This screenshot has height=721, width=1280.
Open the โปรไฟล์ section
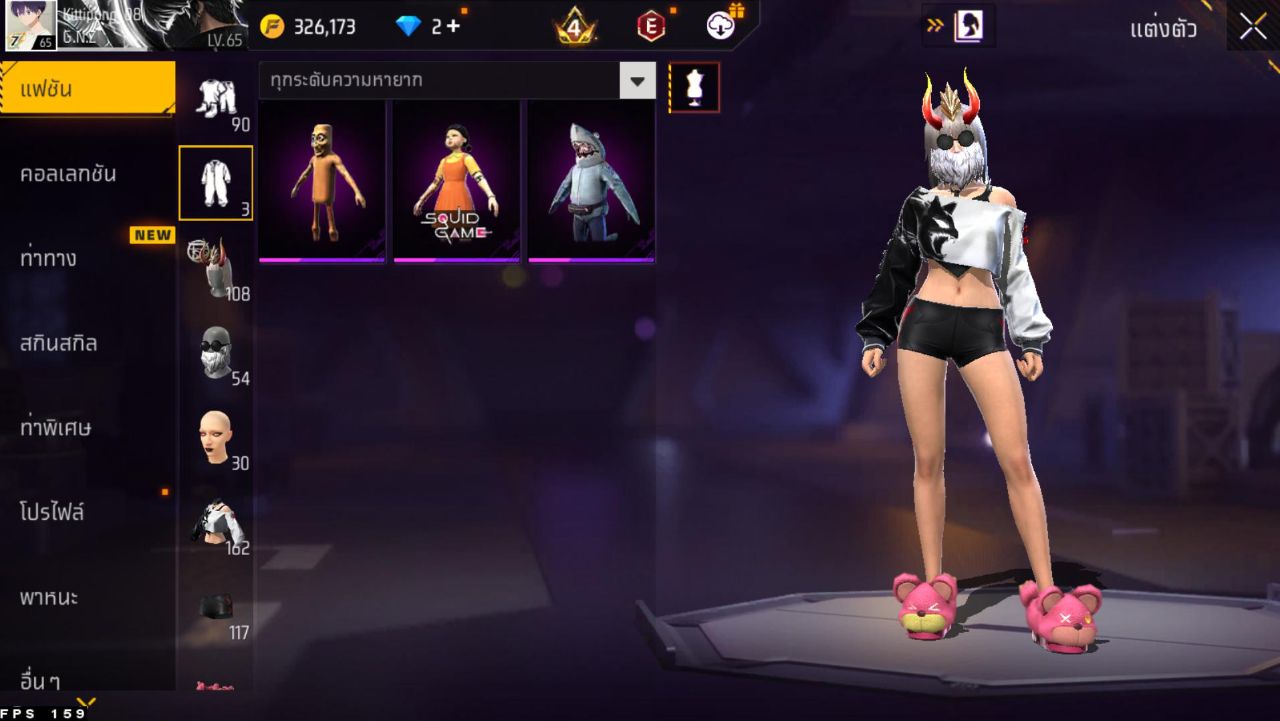point(88,512)
